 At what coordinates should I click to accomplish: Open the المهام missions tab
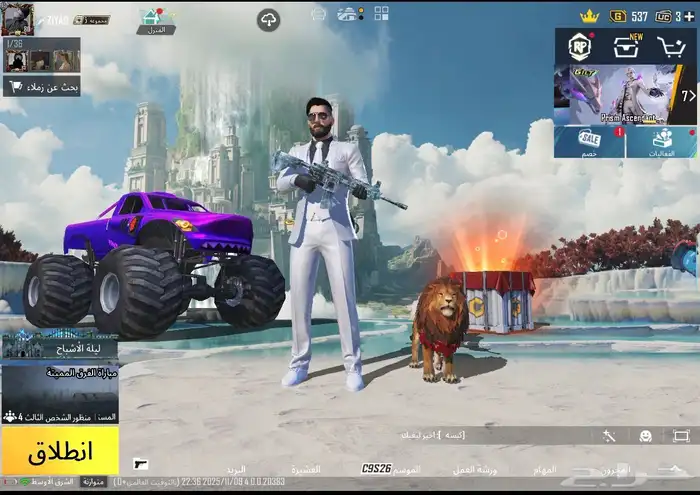(545, 469)
